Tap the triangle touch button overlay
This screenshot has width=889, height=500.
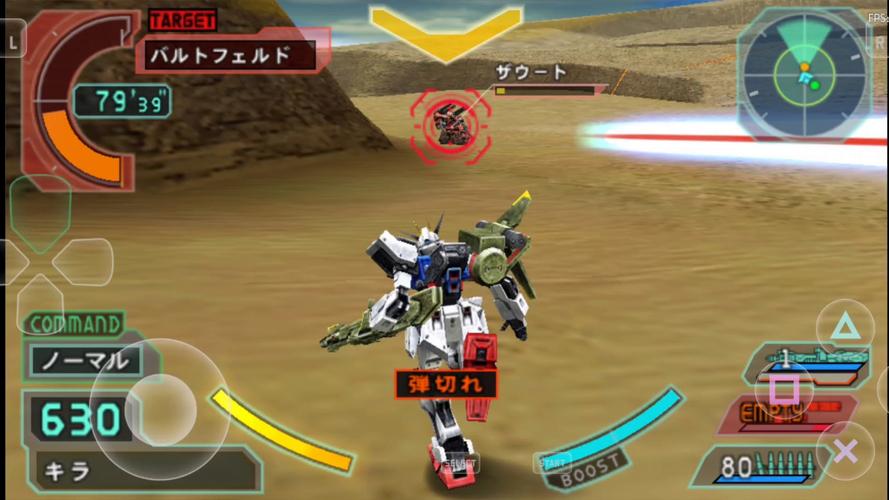point(845,327)
